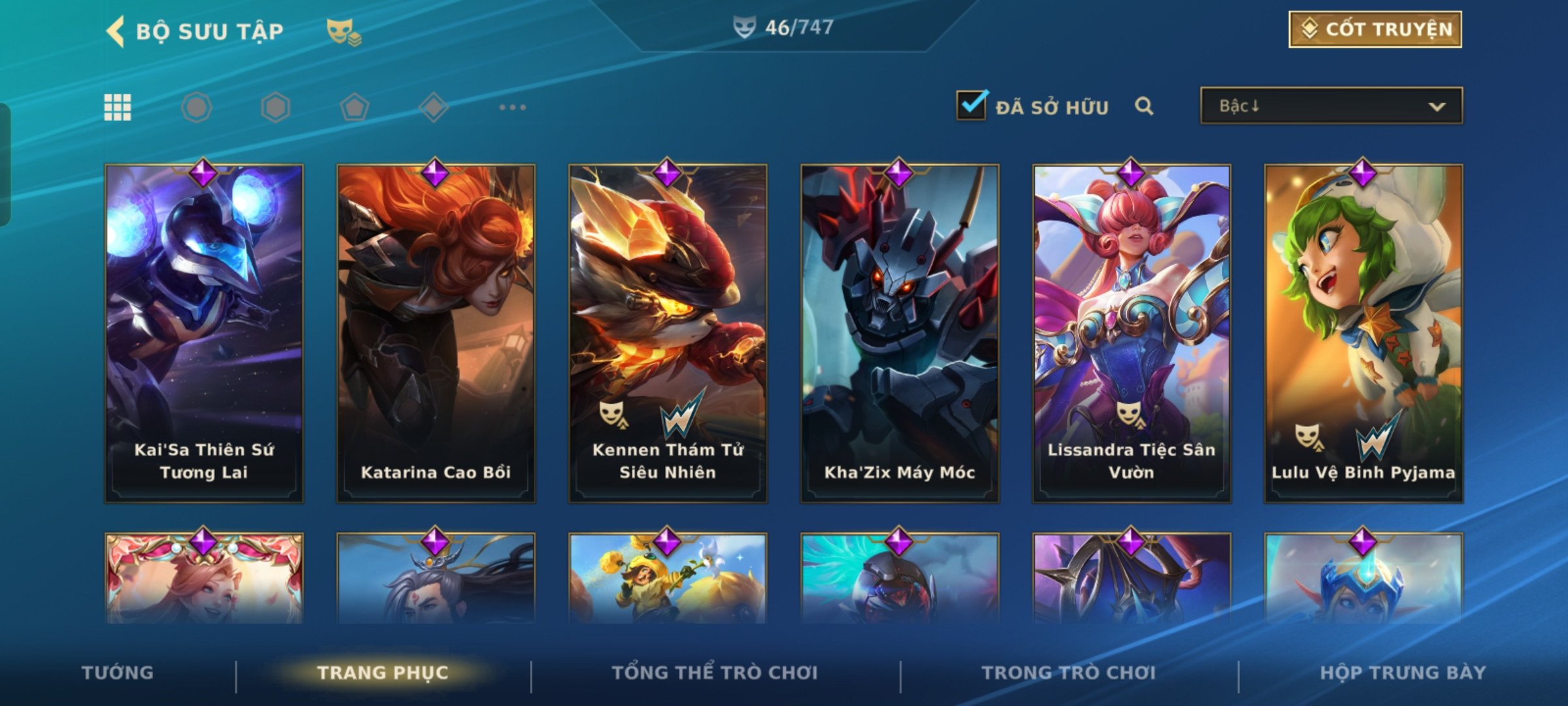Switch to the Tướng tab
This screenshot has width=1568, height=706.
click(118, 673)
